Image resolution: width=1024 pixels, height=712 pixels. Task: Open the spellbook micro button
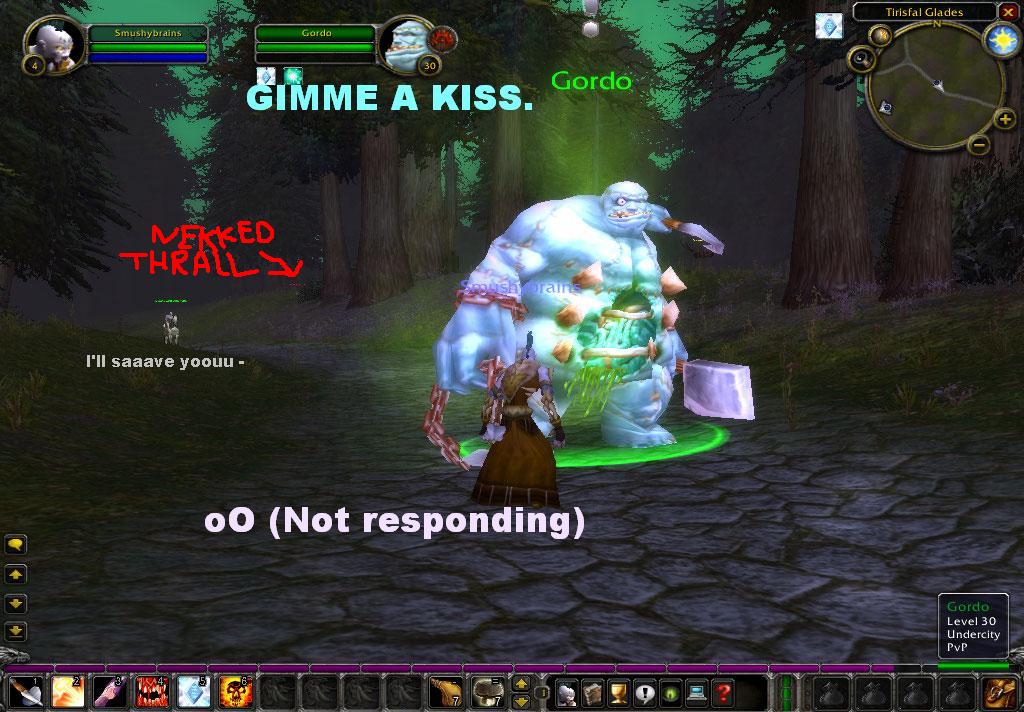pos(593,691)
